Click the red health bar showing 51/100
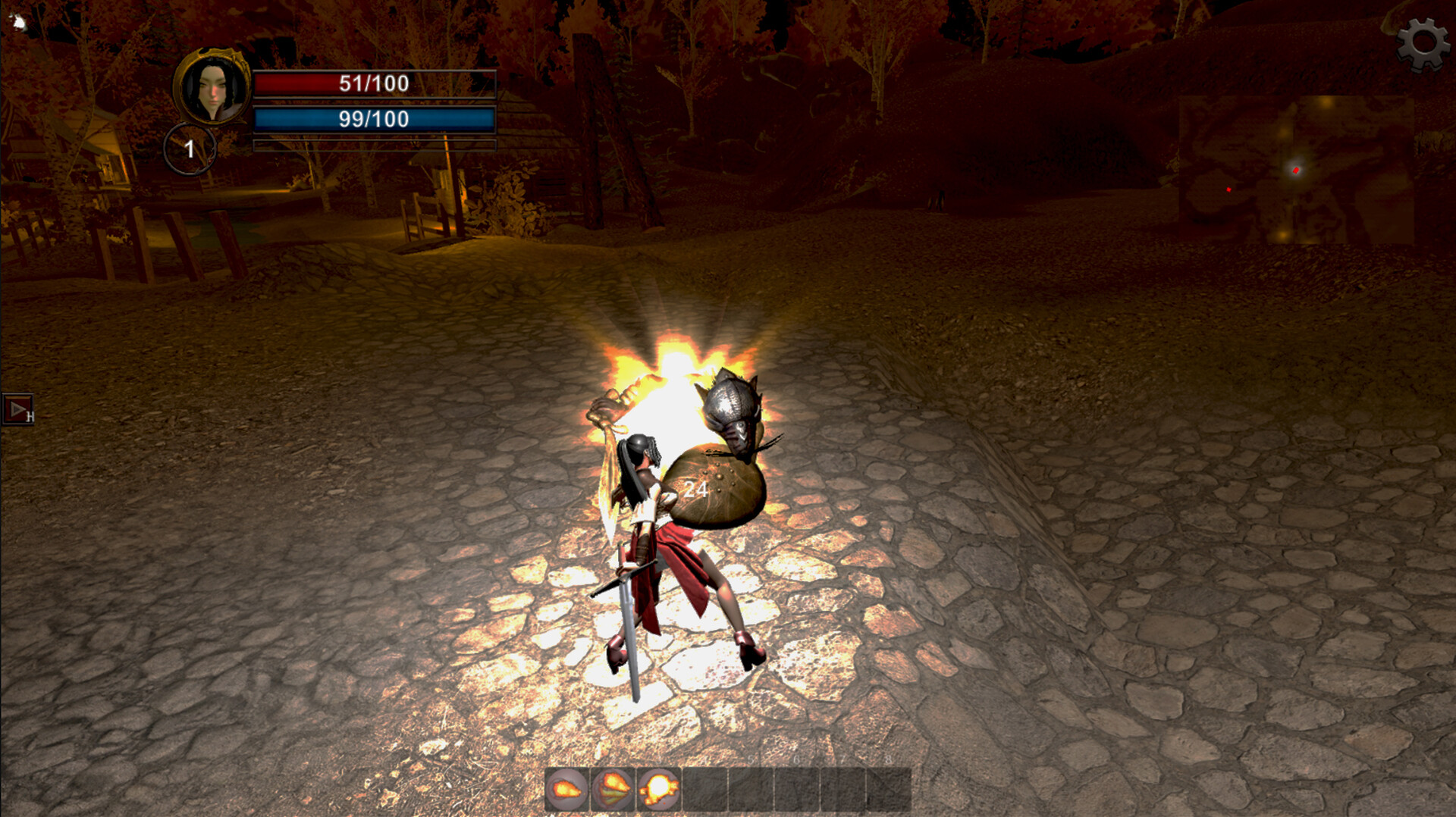1456x817 pixels. click(x=373, y=84)
